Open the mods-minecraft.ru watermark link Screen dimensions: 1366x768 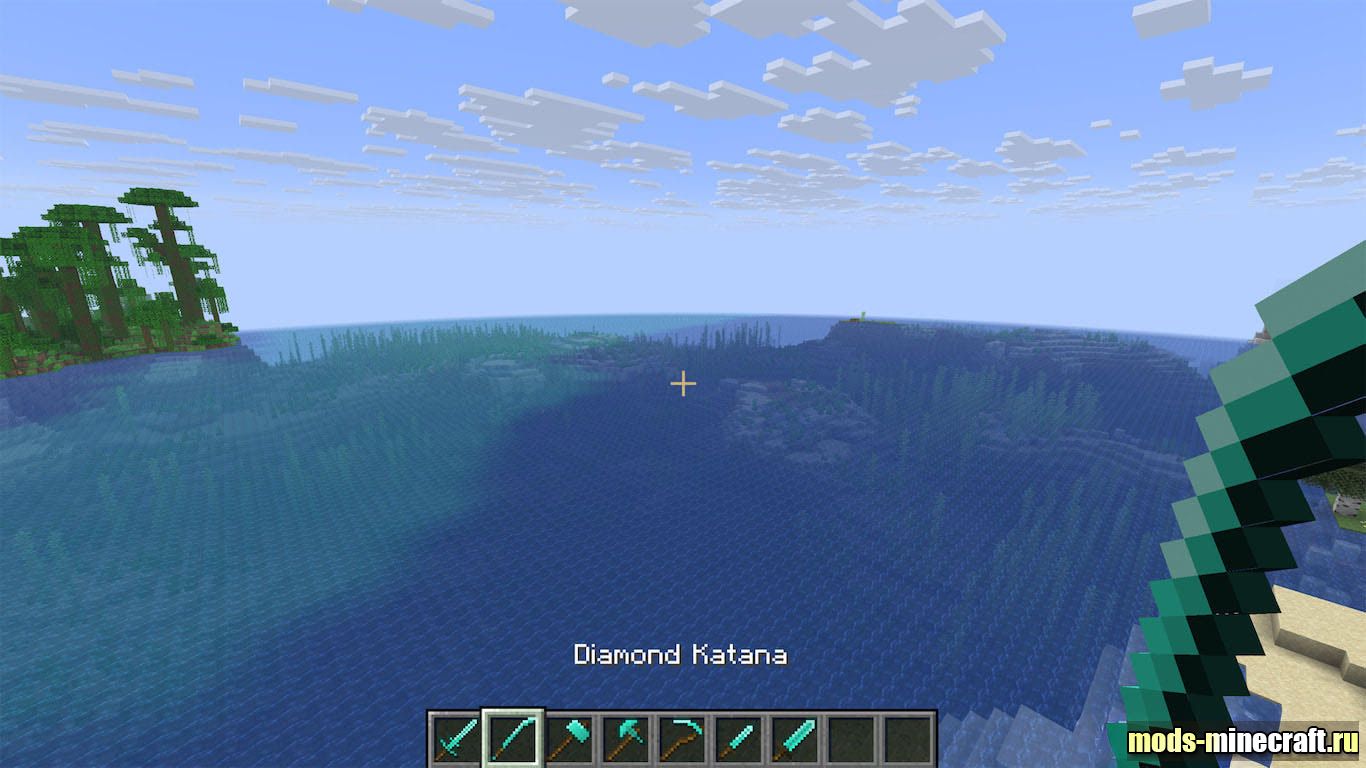click(x=1242, y=741)
